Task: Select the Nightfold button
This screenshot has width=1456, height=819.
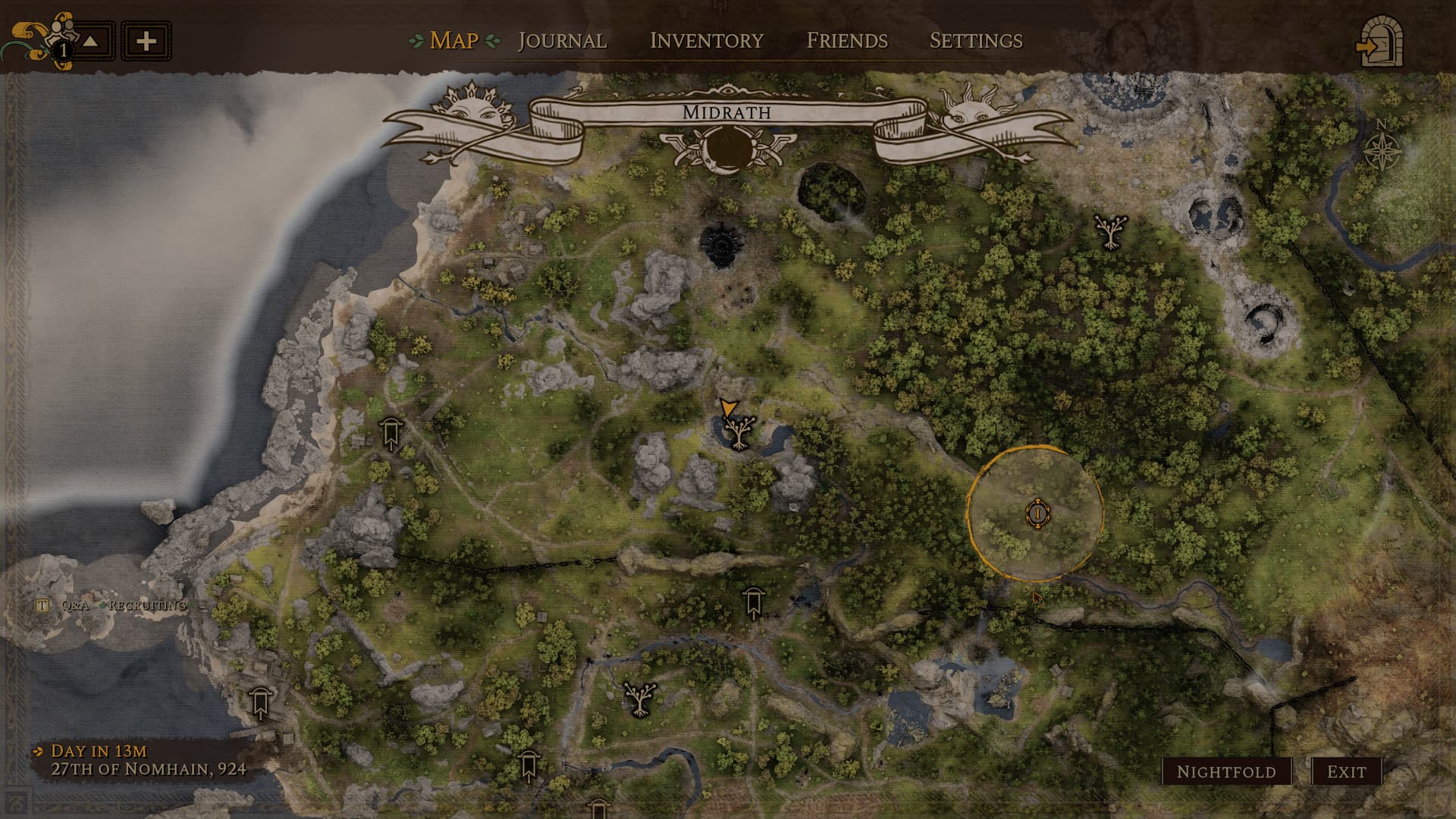Action: click(1226, 772)
